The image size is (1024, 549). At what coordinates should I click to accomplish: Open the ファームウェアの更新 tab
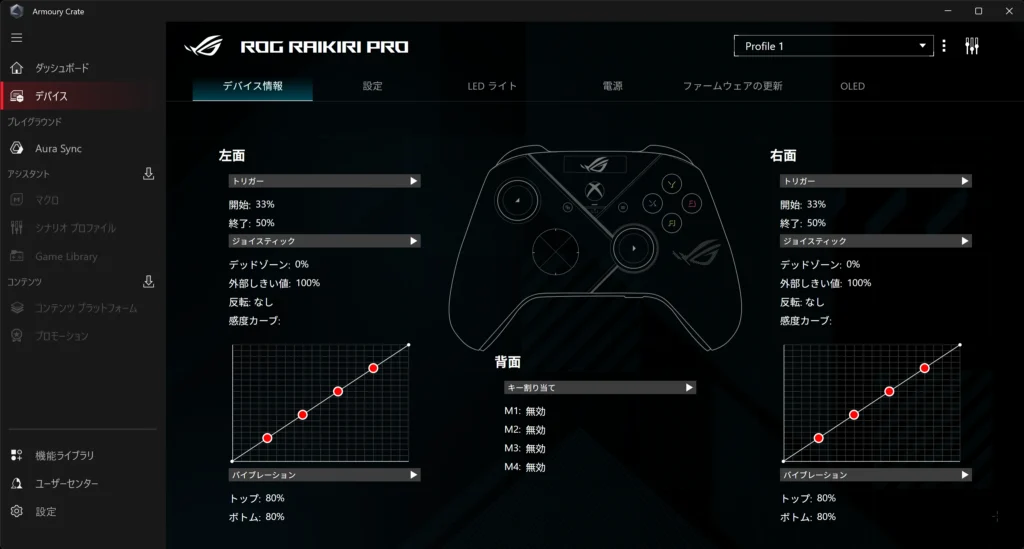[732, 86]
